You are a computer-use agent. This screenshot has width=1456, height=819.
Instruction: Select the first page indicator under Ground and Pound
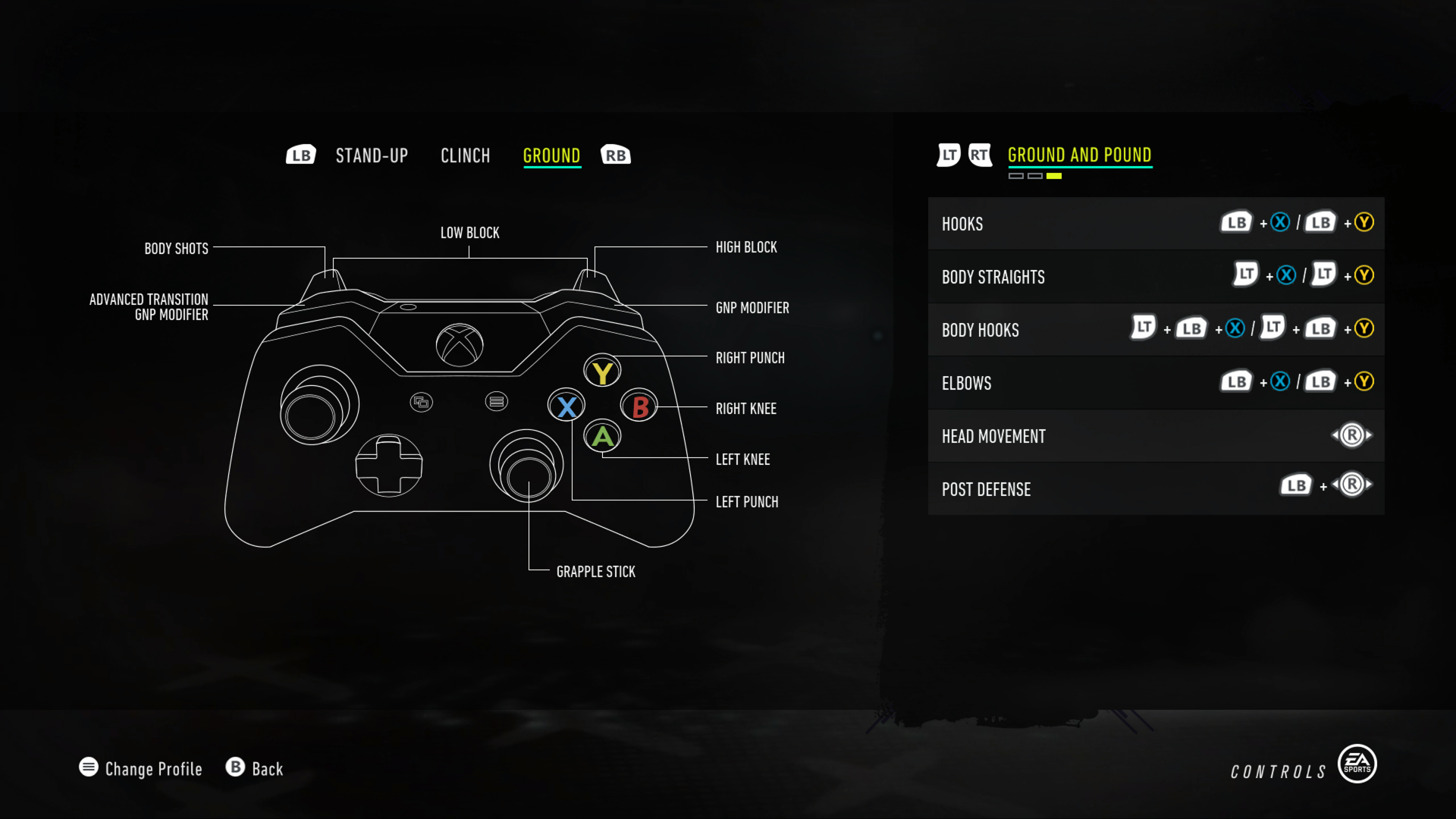[1016, 174]
